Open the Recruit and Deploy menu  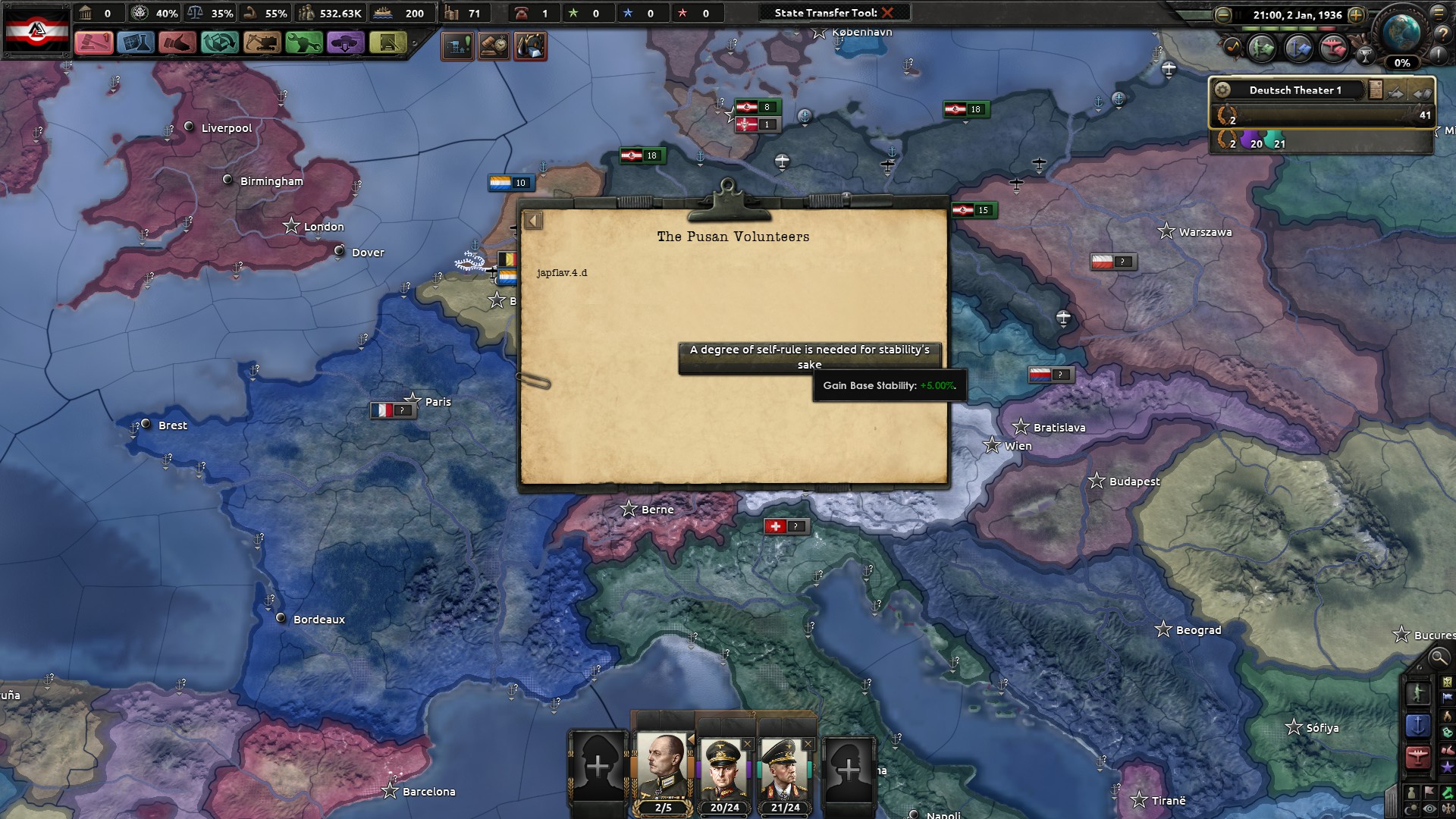[345, 42]
